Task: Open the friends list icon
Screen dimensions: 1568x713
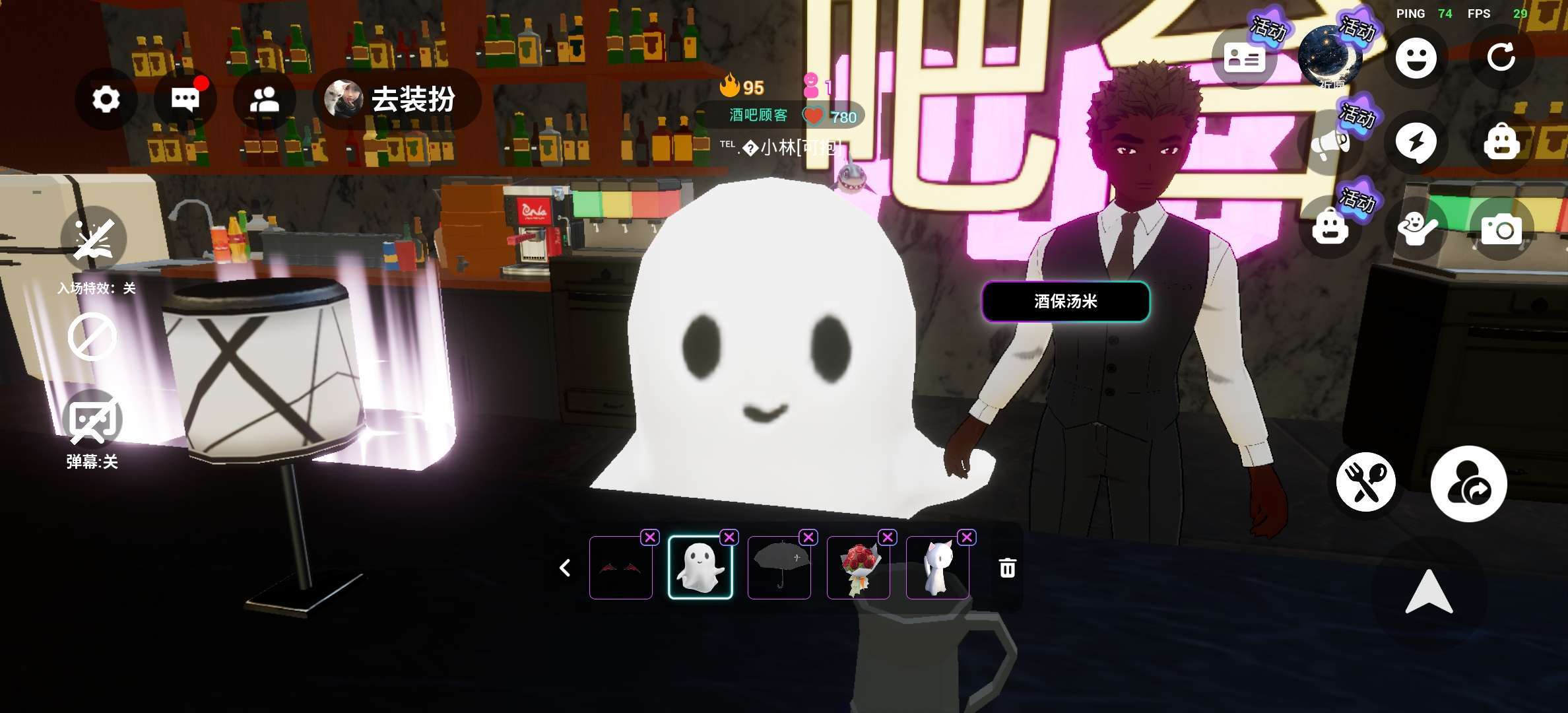Action: tap(265, 100)
